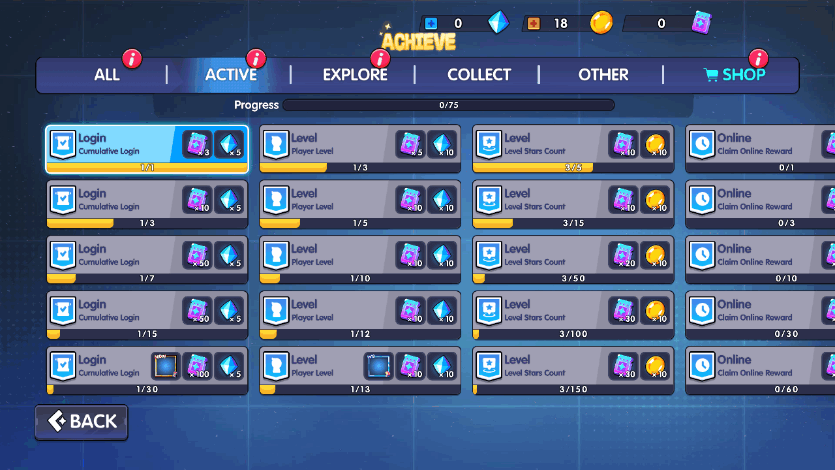Select the Level Stars Count 3/5 achievement
The image size is (835, 470).
click(x=573, y=149)
